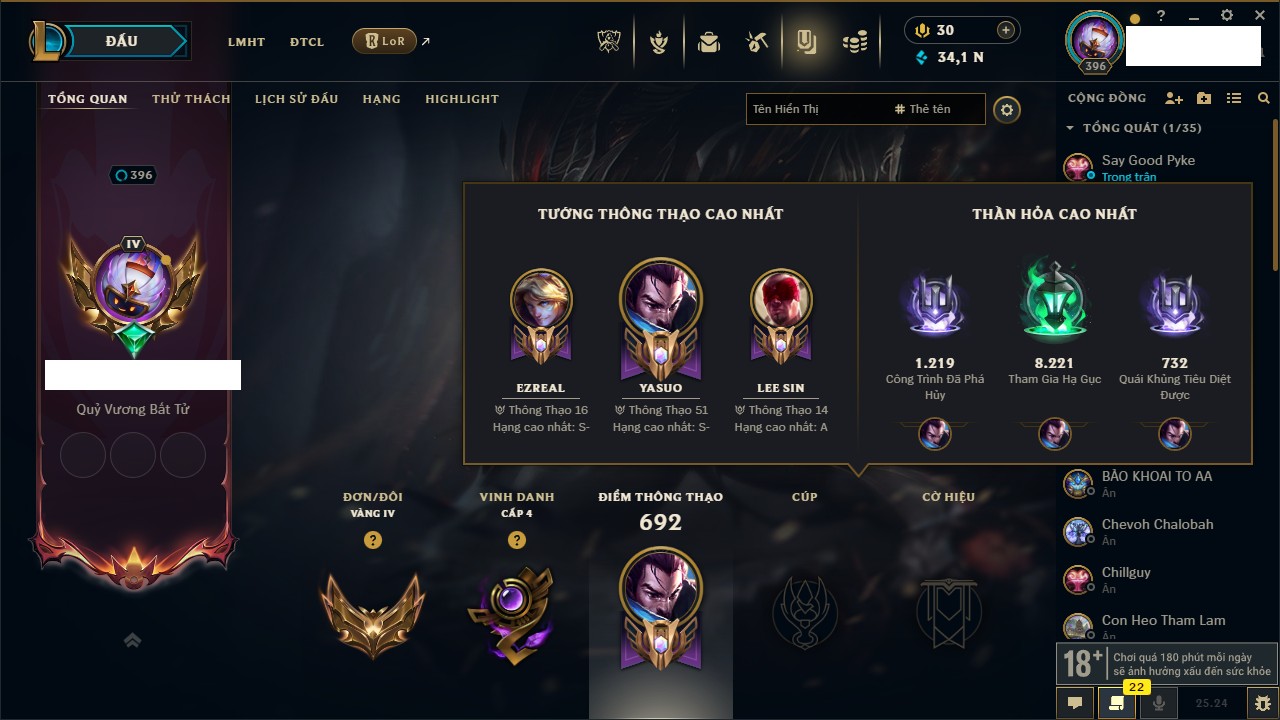Click the Tên Hiển Thị search field

(815, 109)
